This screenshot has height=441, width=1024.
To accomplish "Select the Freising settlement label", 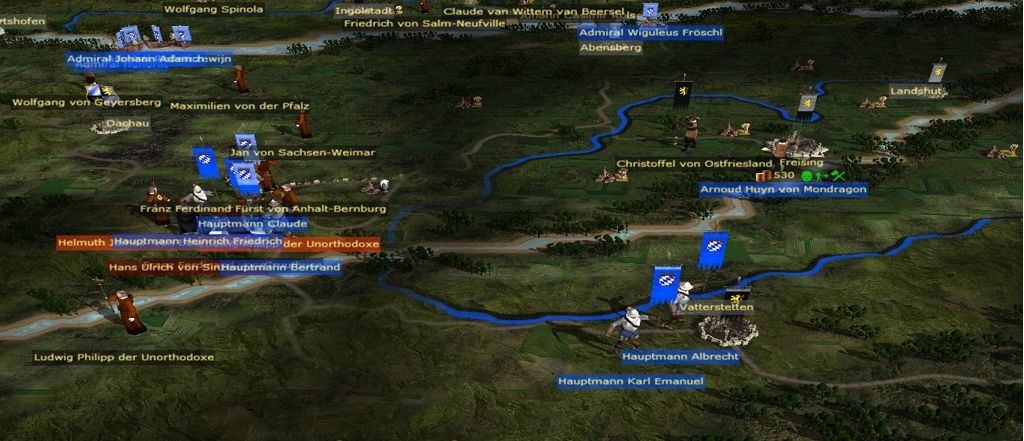I will (x=801, y=162).
